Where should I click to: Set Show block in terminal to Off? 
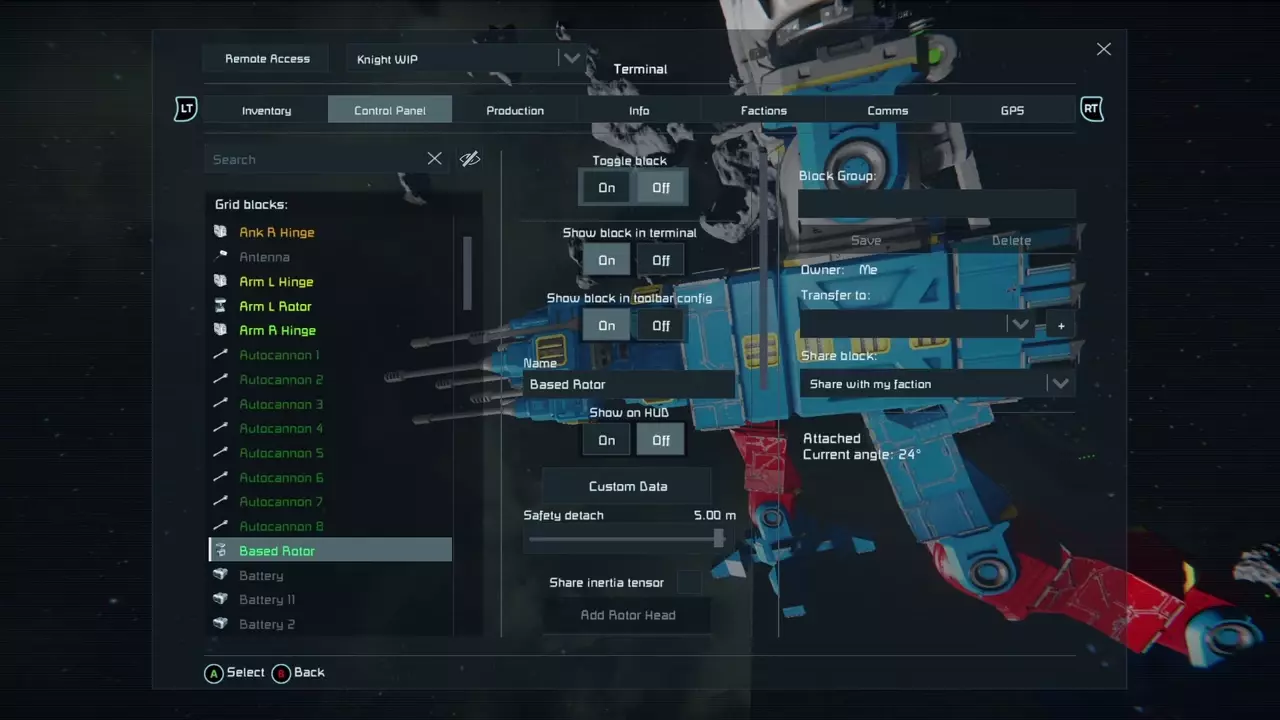point(660,260)
